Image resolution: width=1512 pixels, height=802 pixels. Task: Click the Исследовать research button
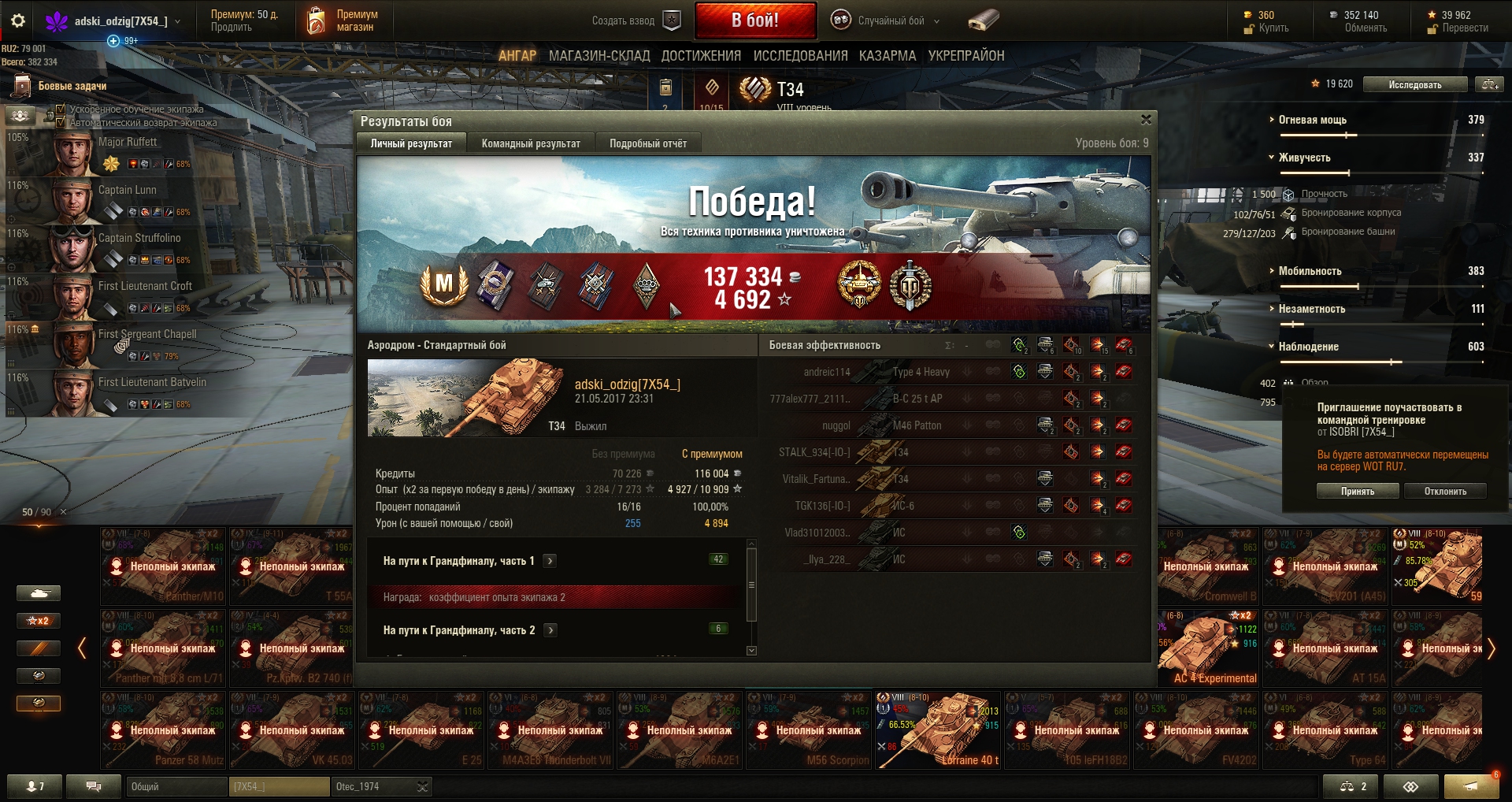[x=1414, y=84]
